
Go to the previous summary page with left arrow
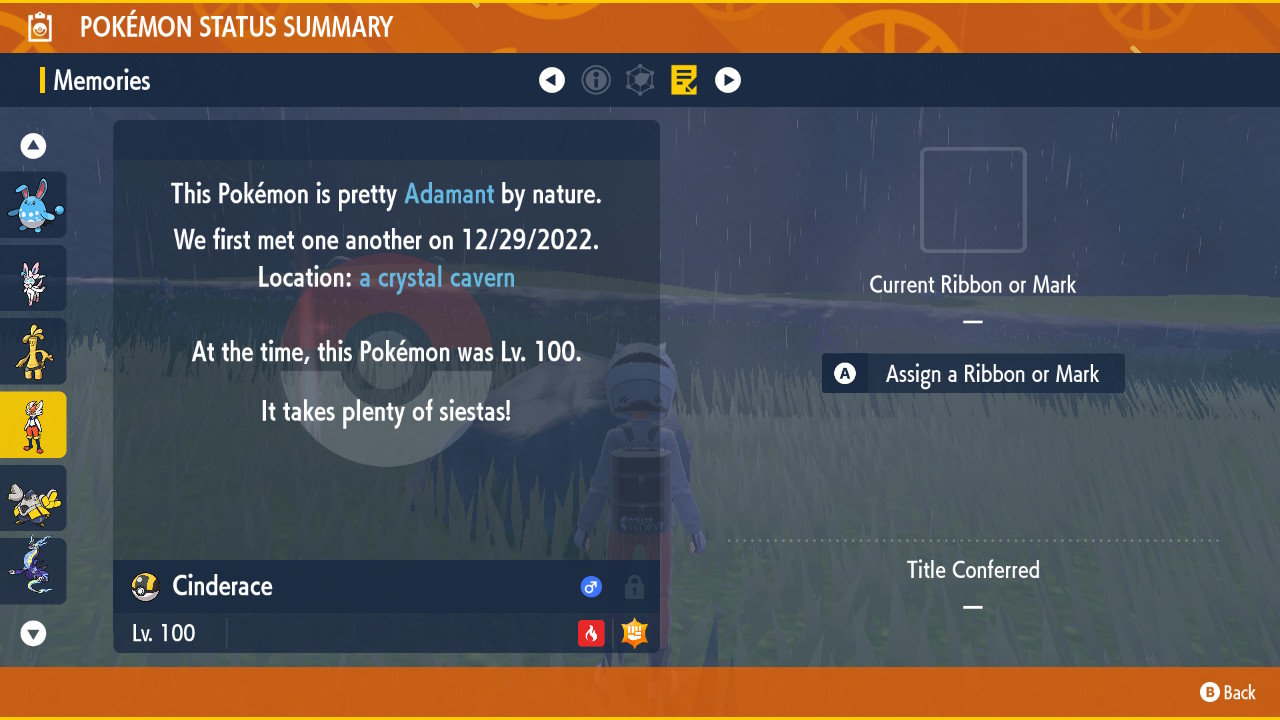[x=552, y=80]
